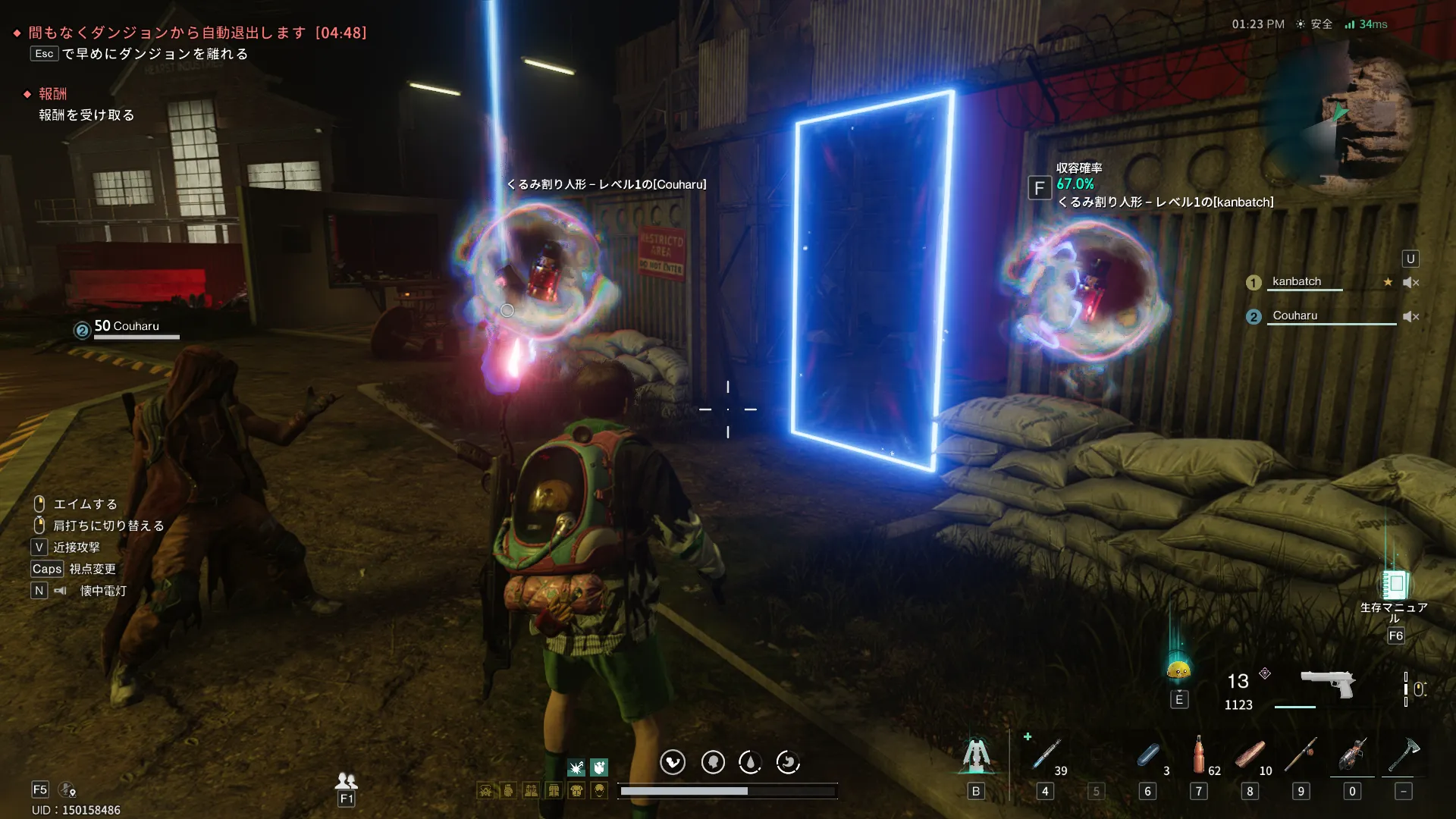Image resolution: width=1456 pixels, height=819 pixels.
Task: Select the orange power tool slot
Action: tap(1352, 755)
